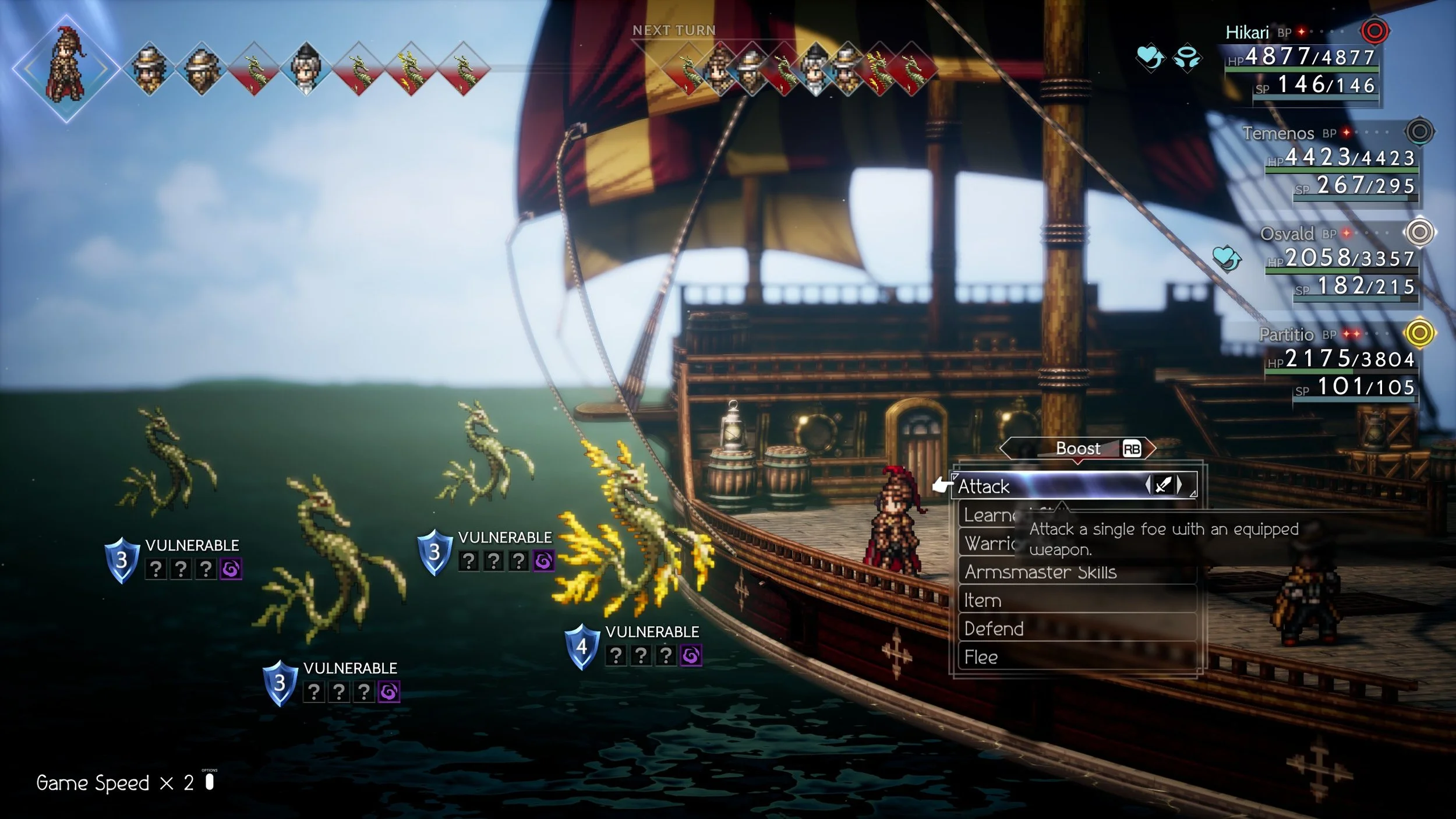Switch to previous weapon with left arrow
Viewport: 1456px width, 819px height.
[x=1148, y=485]
